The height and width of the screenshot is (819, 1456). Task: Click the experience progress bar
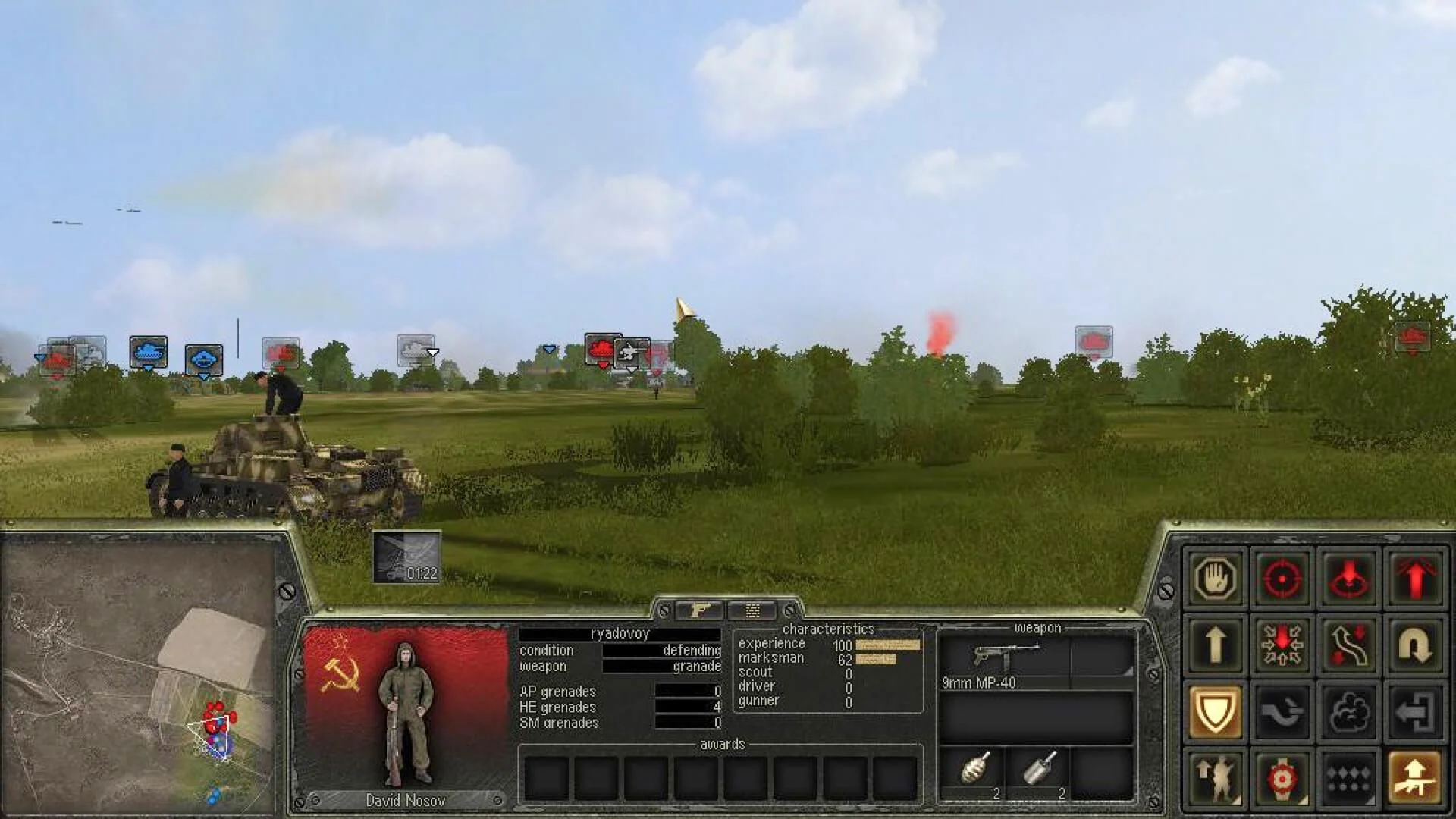887,643
